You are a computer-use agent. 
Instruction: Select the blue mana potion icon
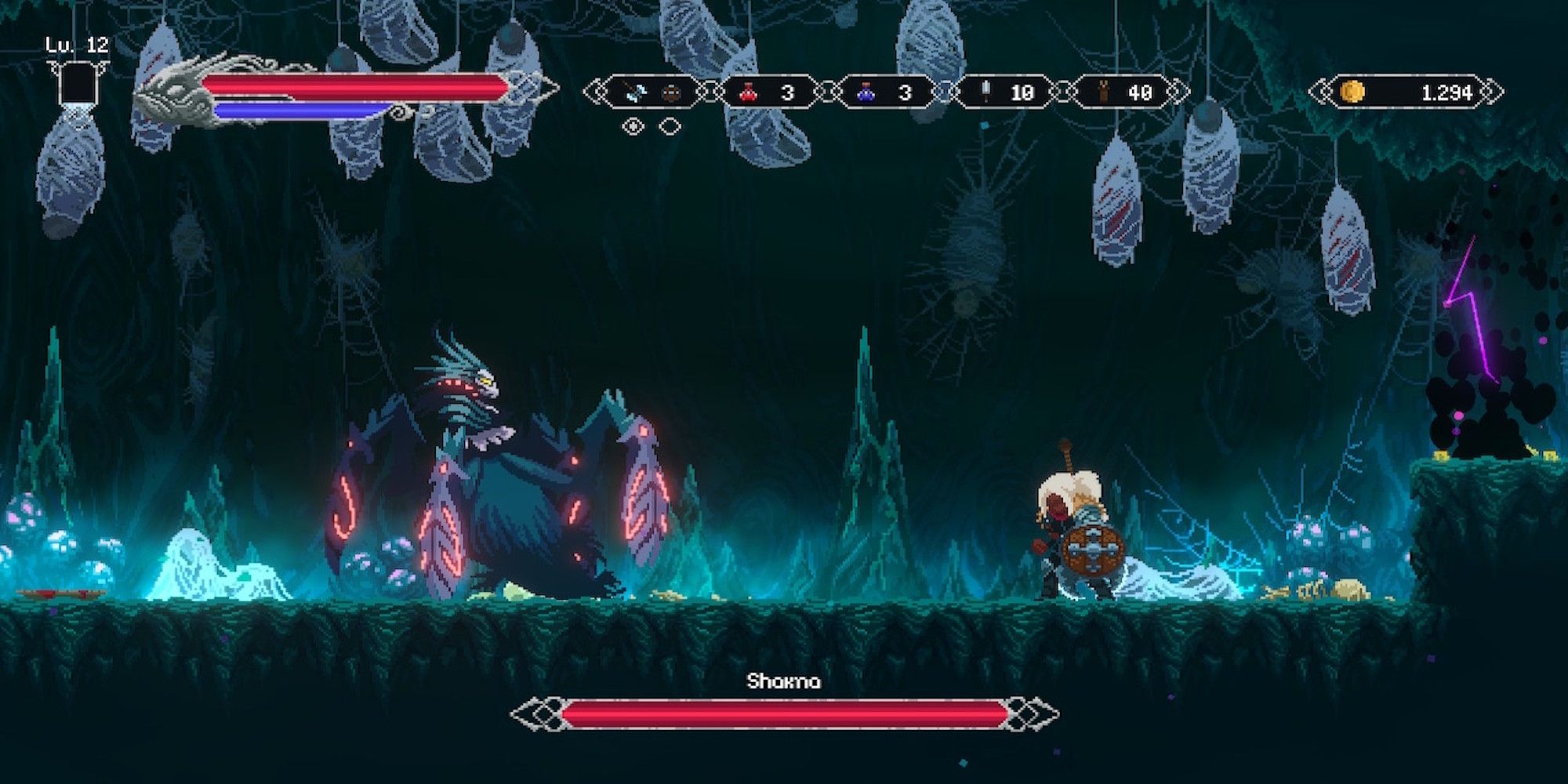click(866, 92)
